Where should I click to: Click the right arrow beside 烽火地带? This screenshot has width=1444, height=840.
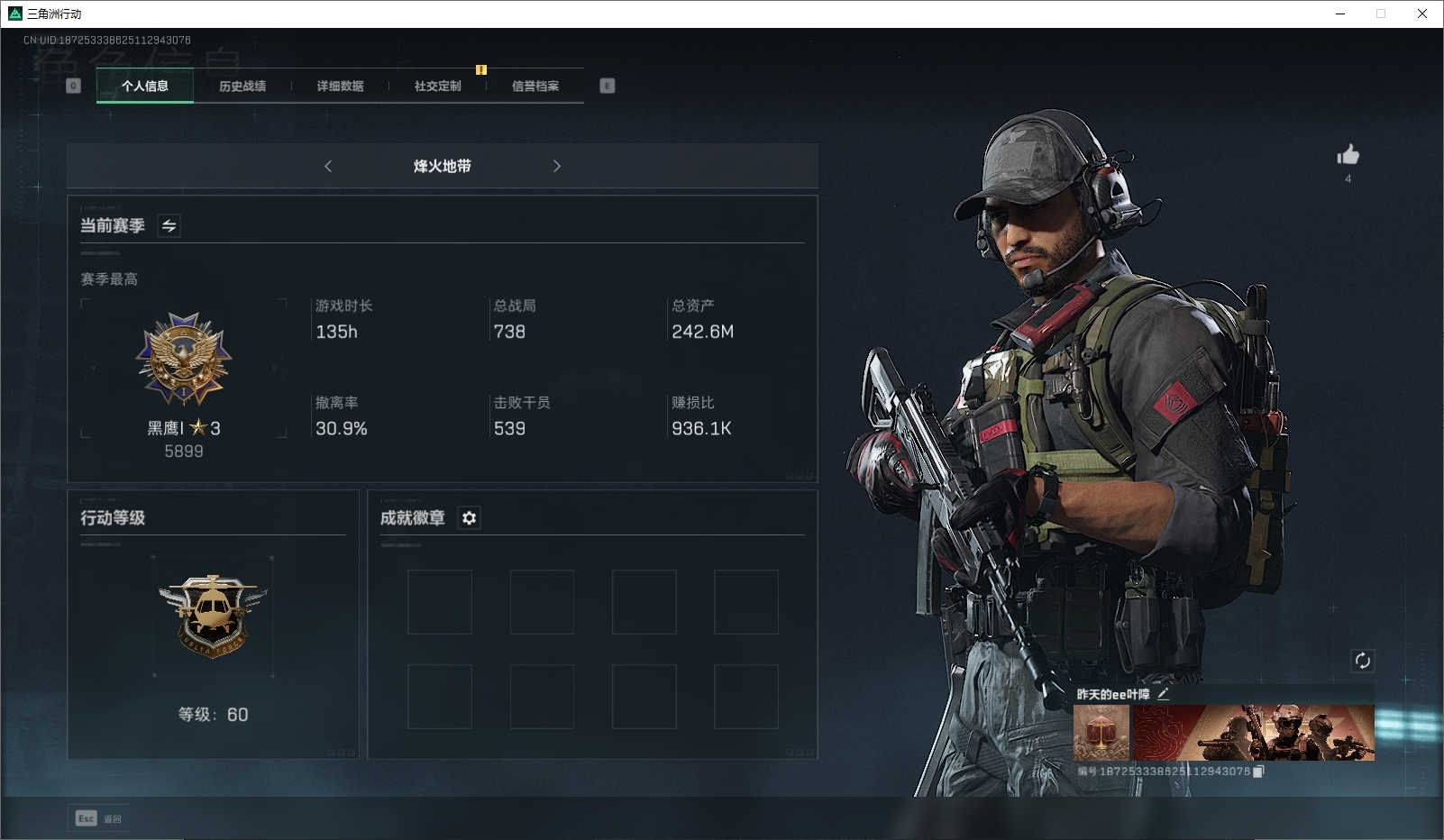557,166
